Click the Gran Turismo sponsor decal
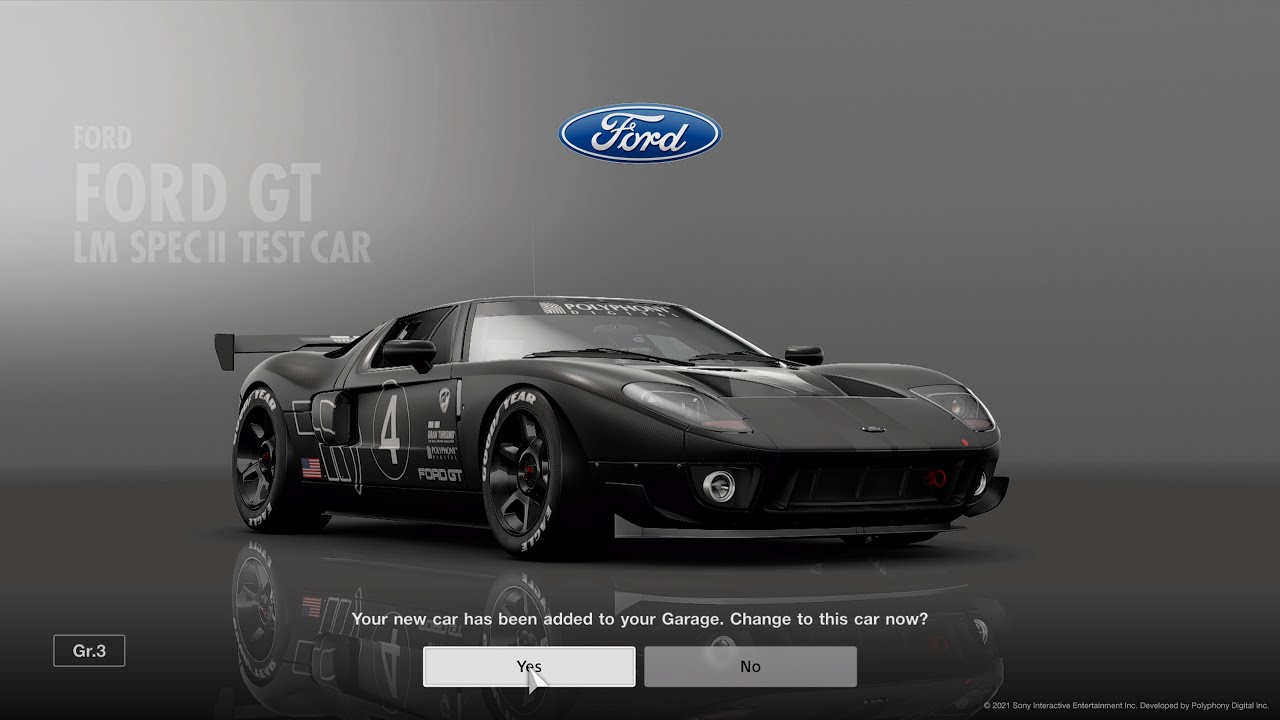The image size is (1280, 720). (x=440, y=432)
